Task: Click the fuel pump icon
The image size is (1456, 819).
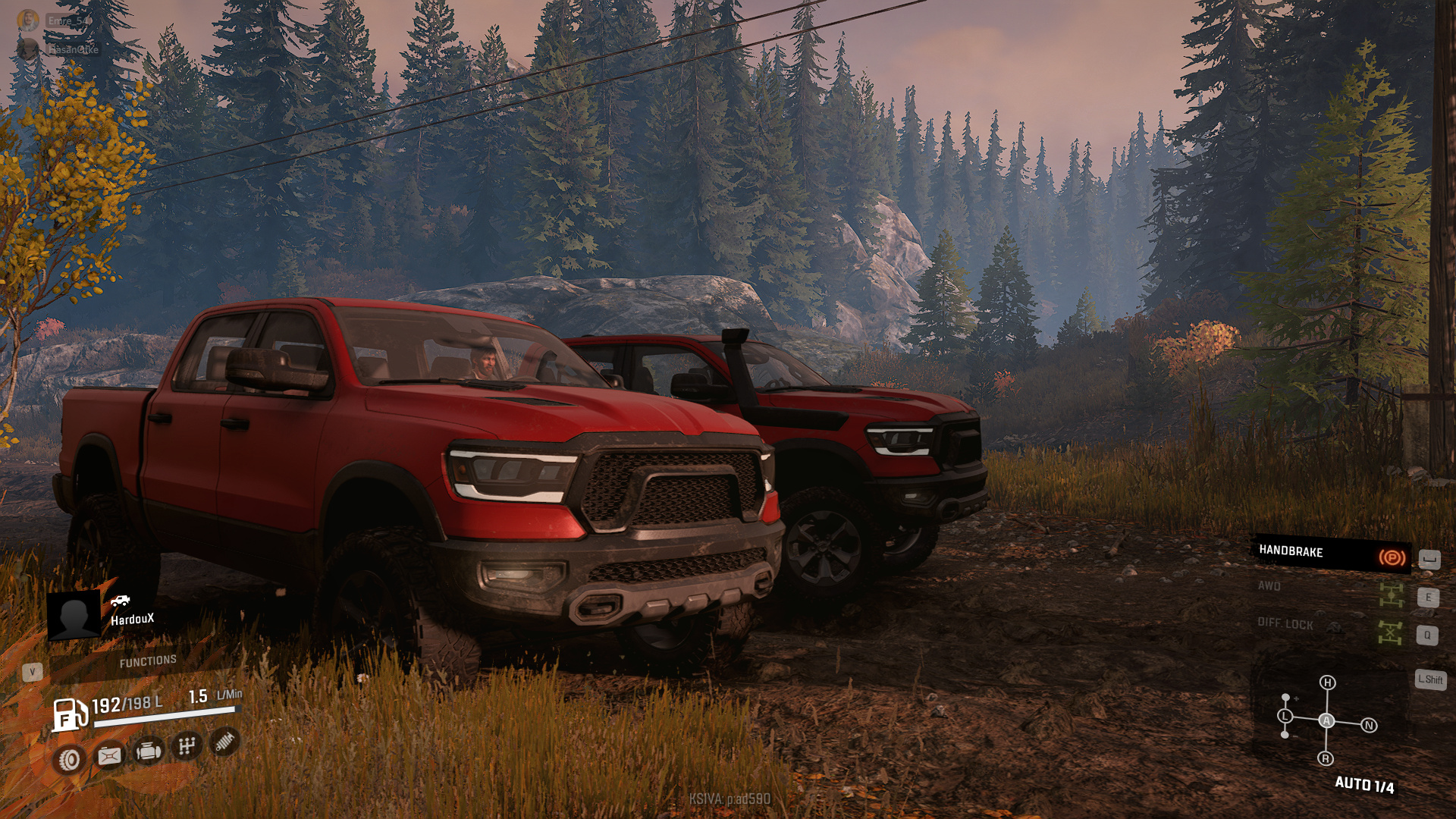Action: point(68,715)
